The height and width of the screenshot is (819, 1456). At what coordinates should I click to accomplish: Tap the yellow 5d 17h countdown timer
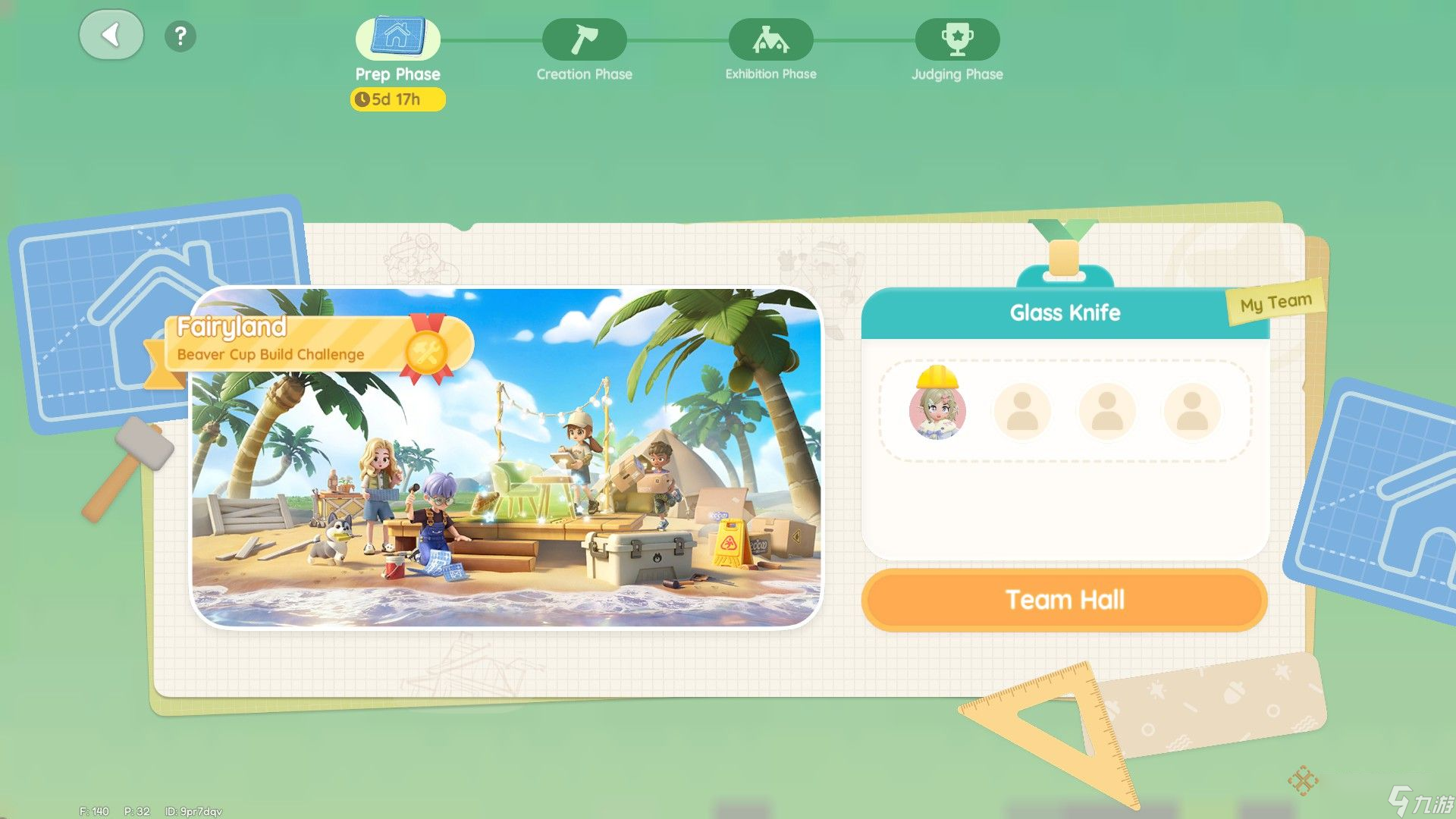(x=397, y=99)
